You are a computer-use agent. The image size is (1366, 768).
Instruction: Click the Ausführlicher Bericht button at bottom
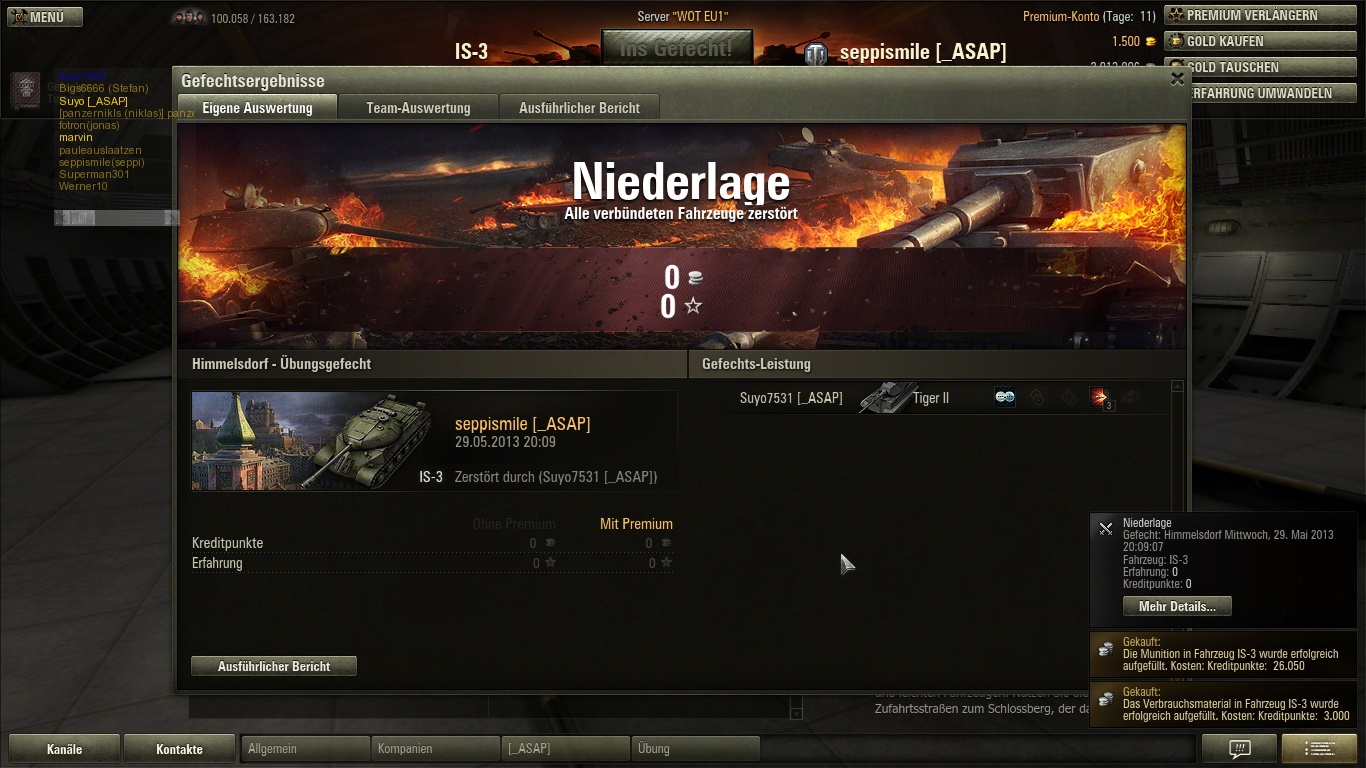click(x=274, y=666)
